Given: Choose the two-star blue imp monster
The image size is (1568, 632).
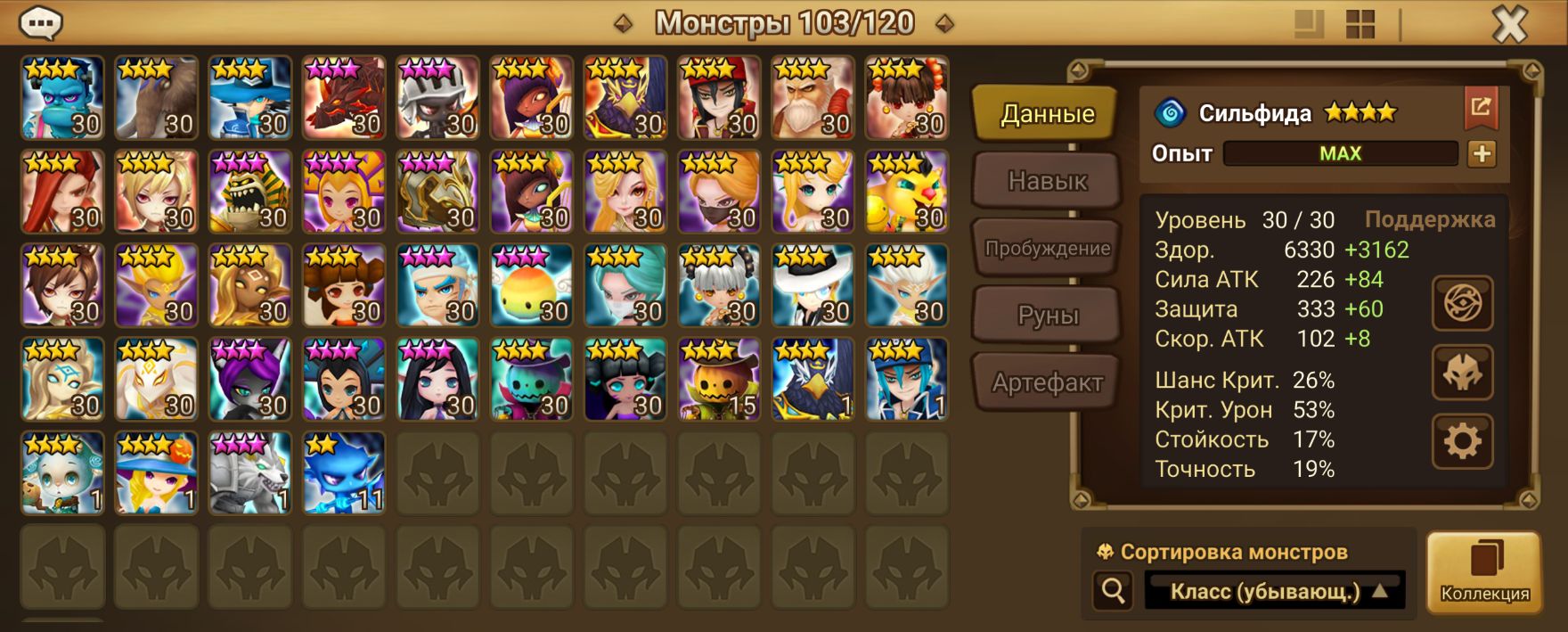Looking at the screenshot, I should 344,473.
